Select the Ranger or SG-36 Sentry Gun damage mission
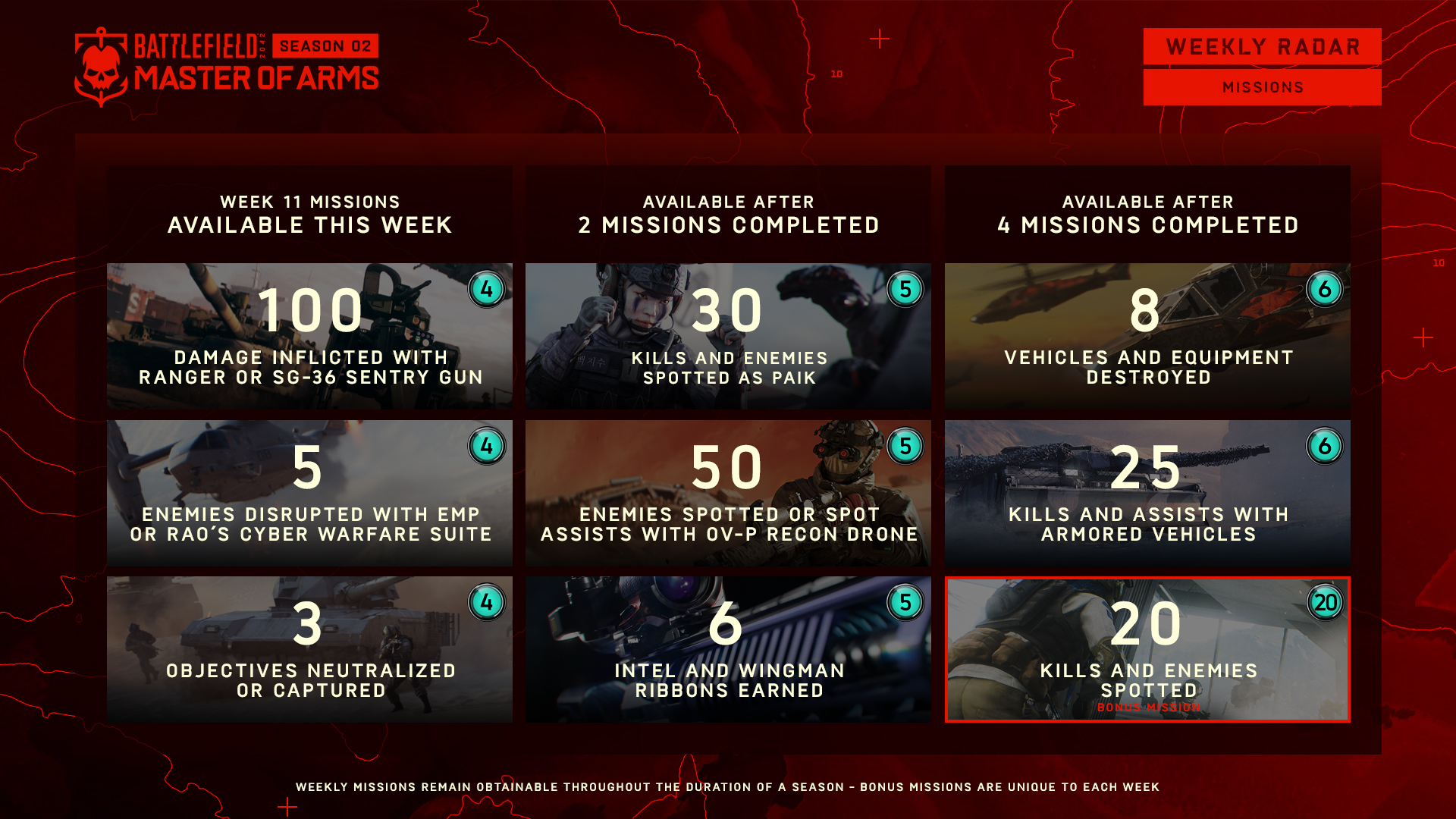The width and height of the screenshot is (1456, 819). 309,336
